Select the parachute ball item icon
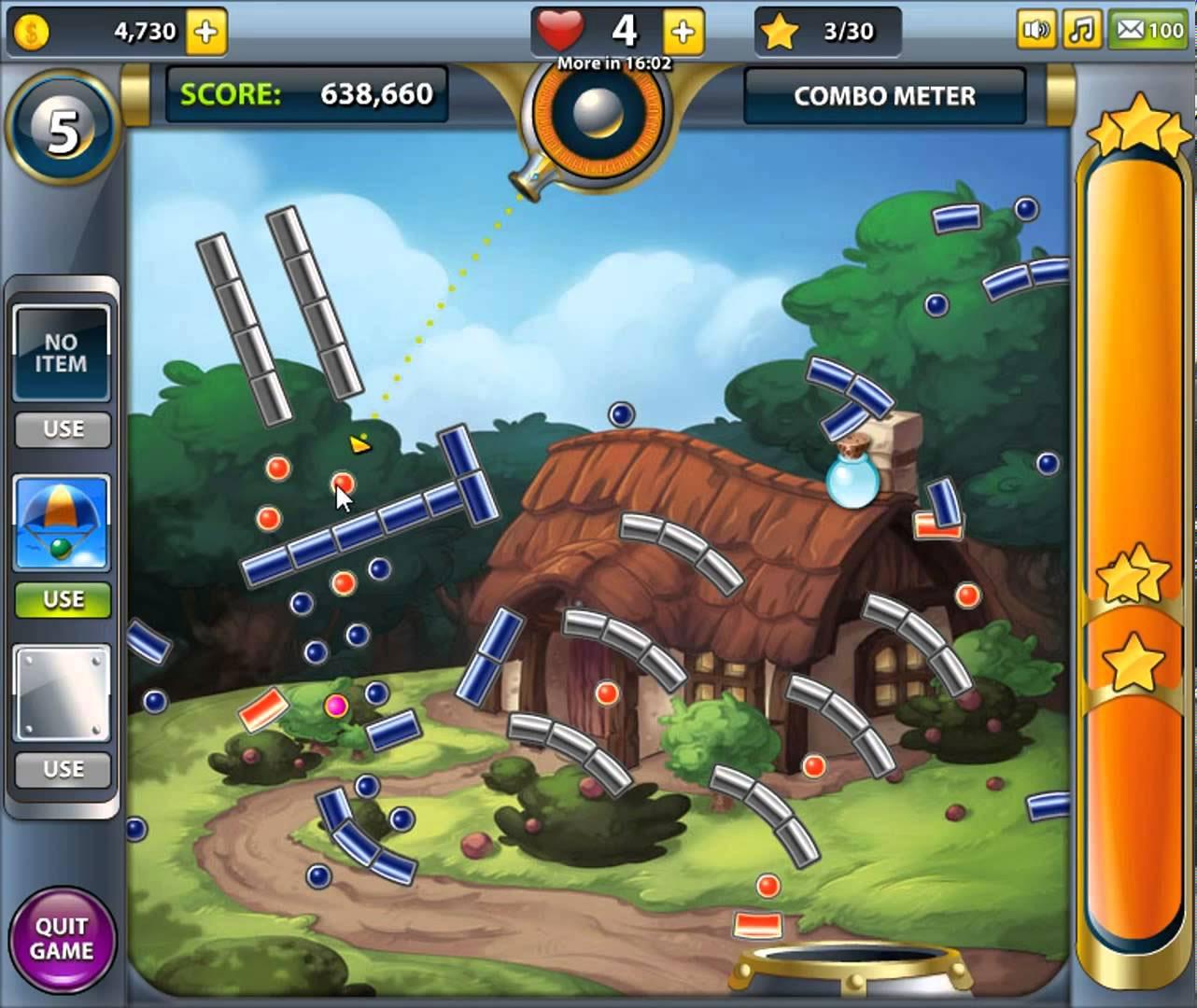The height and width of the screenshot is (1008, 1197). [x=63, y=523]
